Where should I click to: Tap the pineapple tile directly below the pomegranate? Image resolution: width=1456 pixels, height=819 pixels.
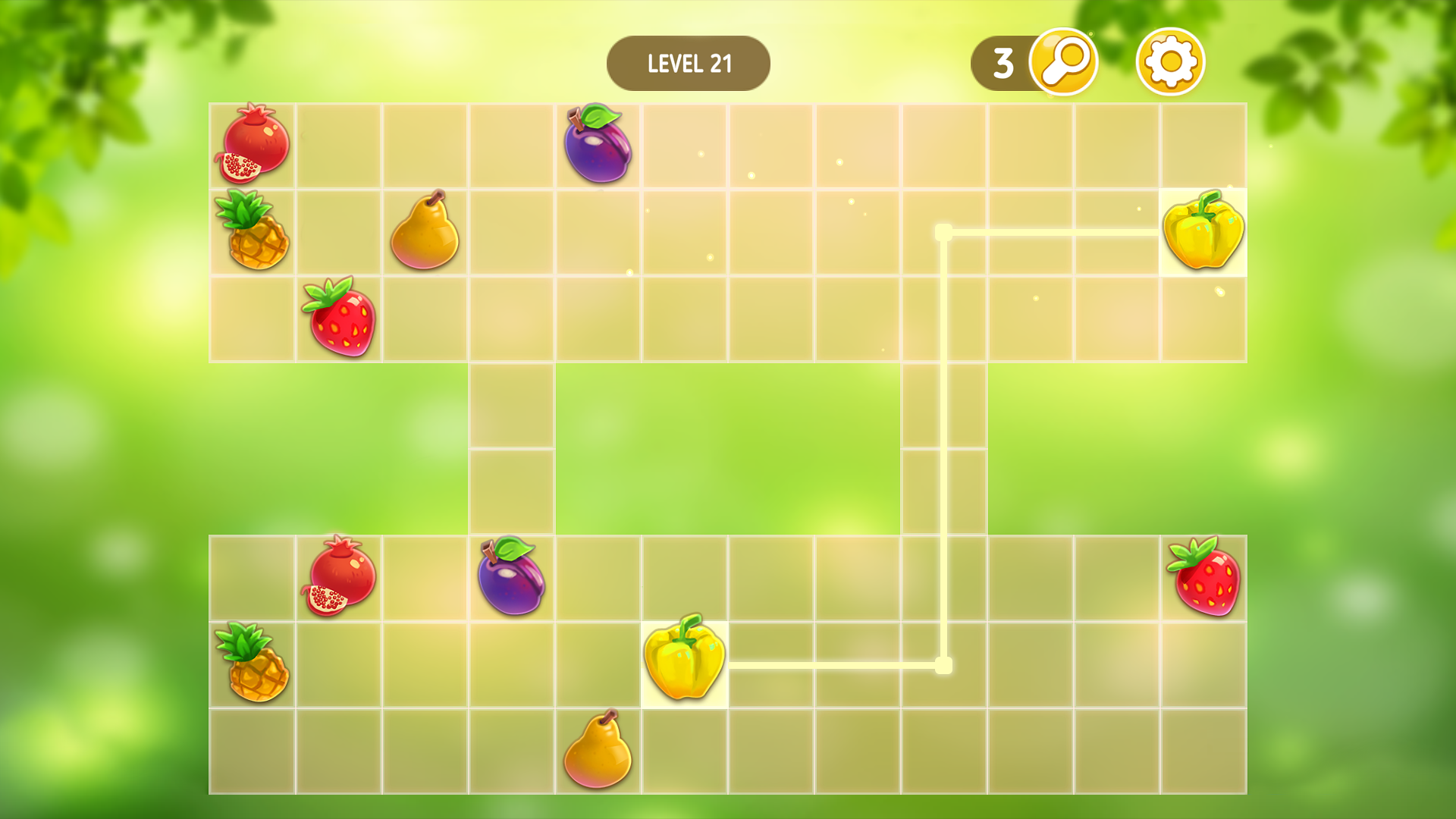[x=253, y=231]
